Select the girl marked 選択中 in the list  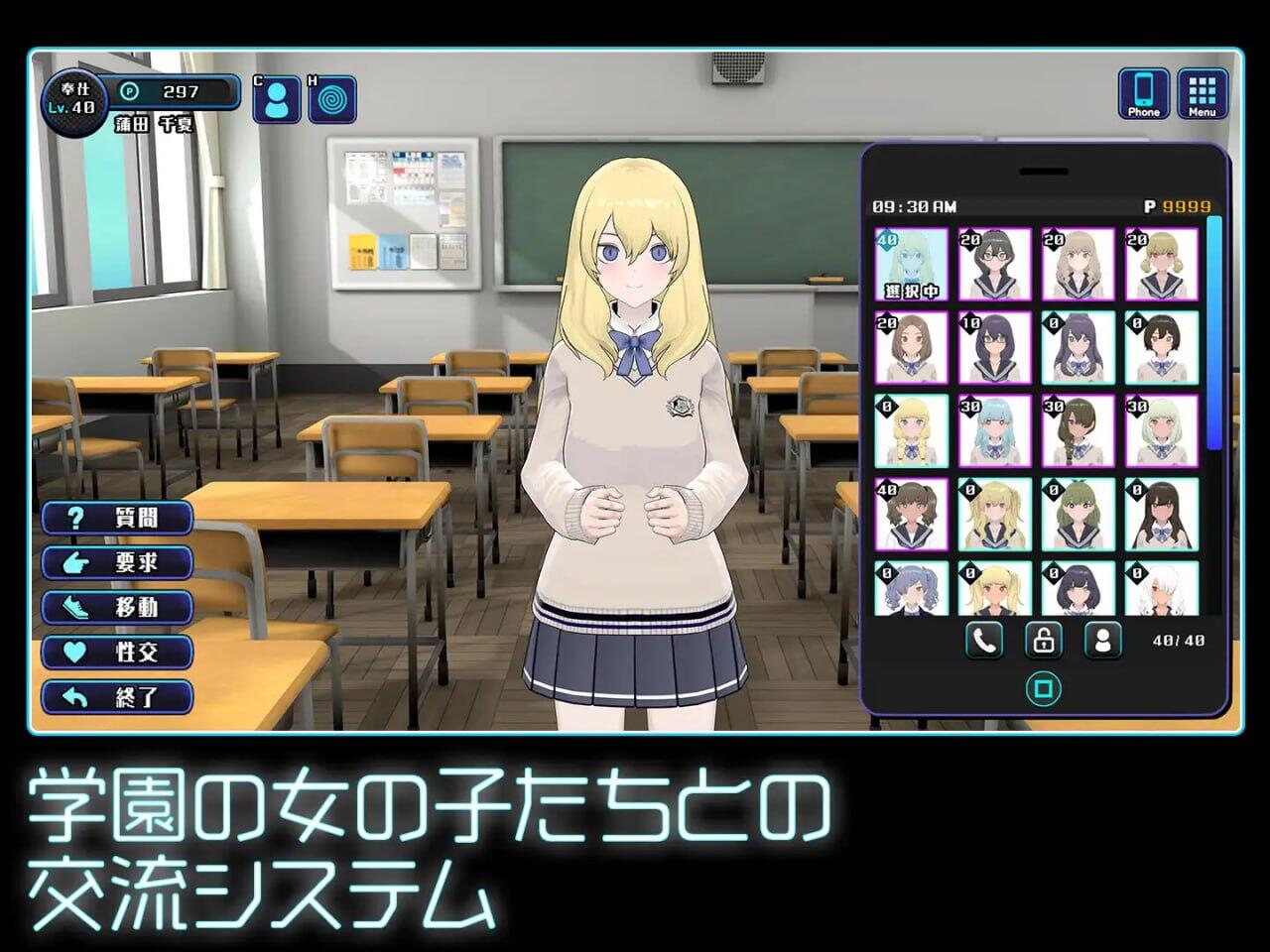click(x=911, y=263)
